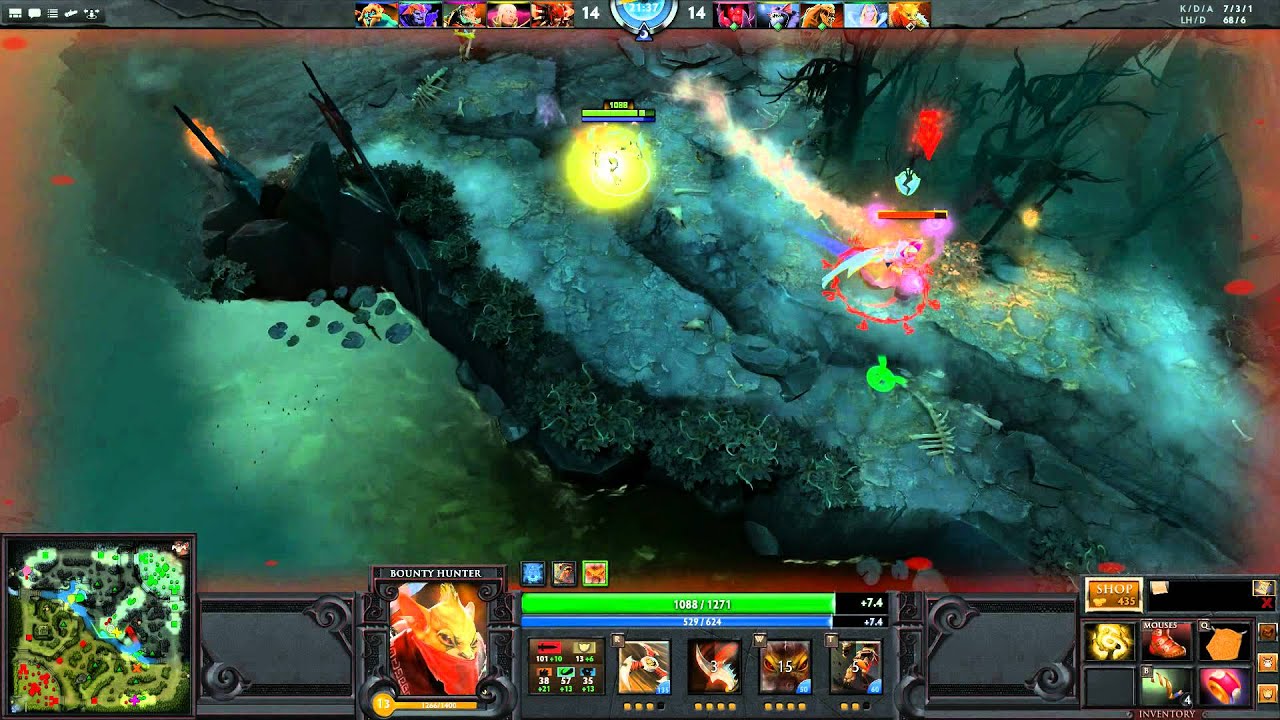Cast the Track ultimate ability
This screenshot has width=1280, height=720.
coord(855,667)
